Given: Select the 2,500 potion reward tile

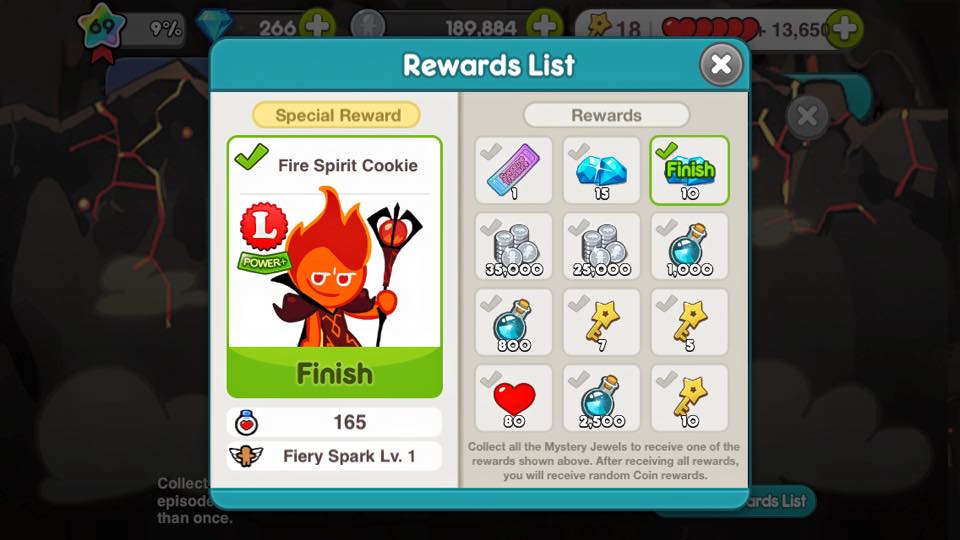Looking at the screenshot, I should [x=602, y=398].
